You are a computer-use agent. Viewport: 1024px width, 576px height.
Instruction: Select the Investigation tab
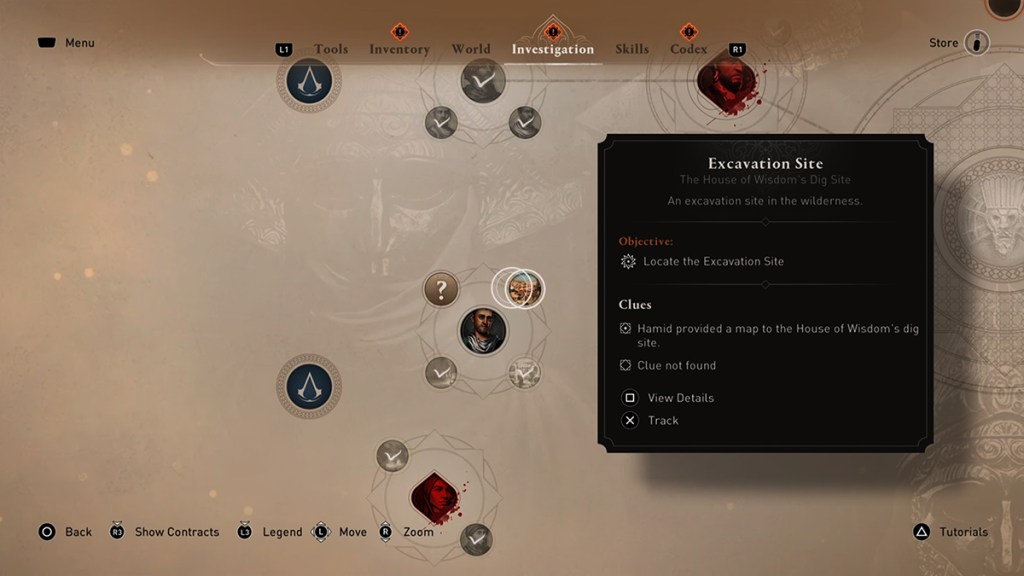[x=552, y=49]
